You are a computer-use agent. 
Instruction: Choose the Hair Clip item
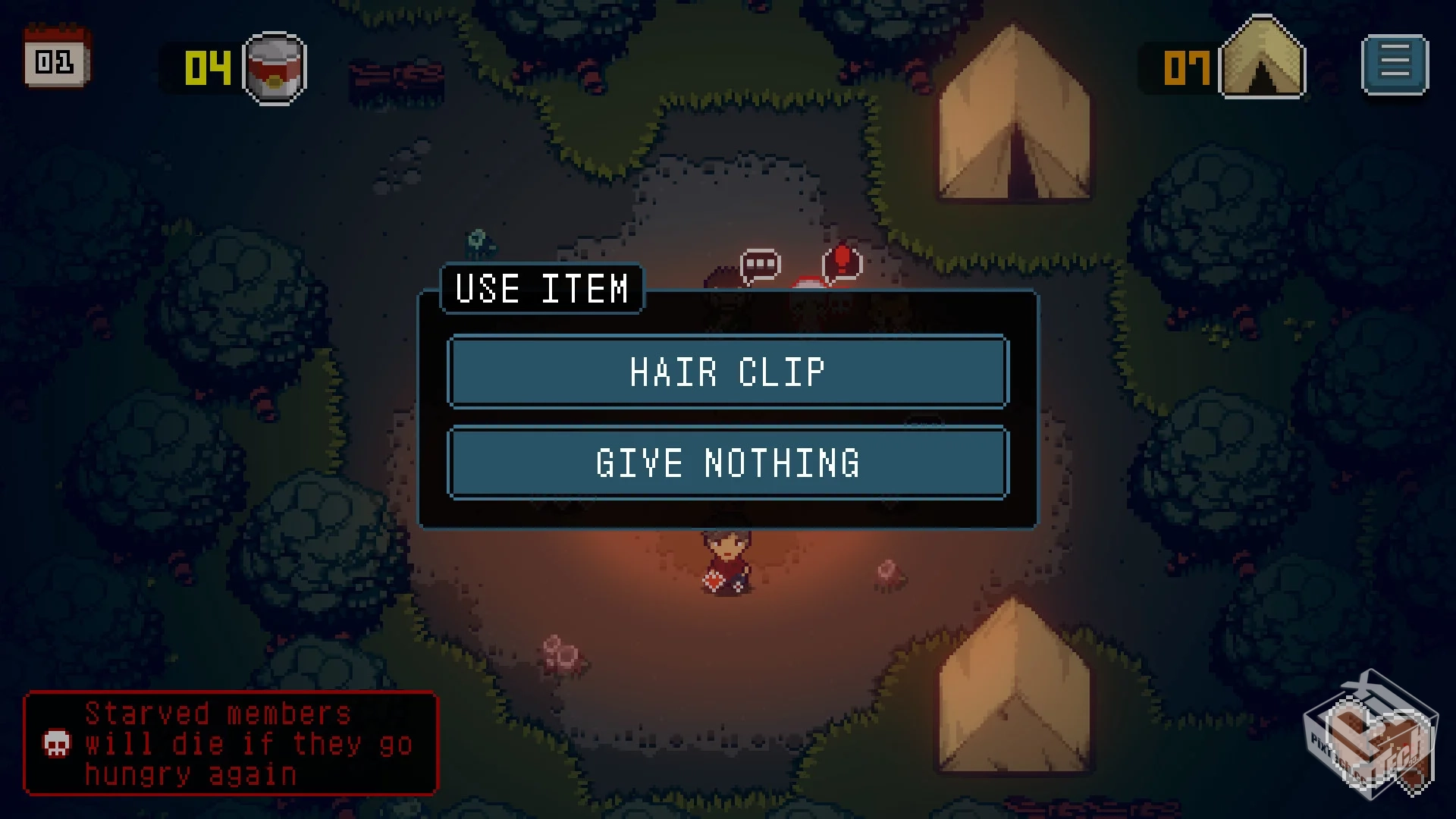pyautogui.click(x=728, y=372)
